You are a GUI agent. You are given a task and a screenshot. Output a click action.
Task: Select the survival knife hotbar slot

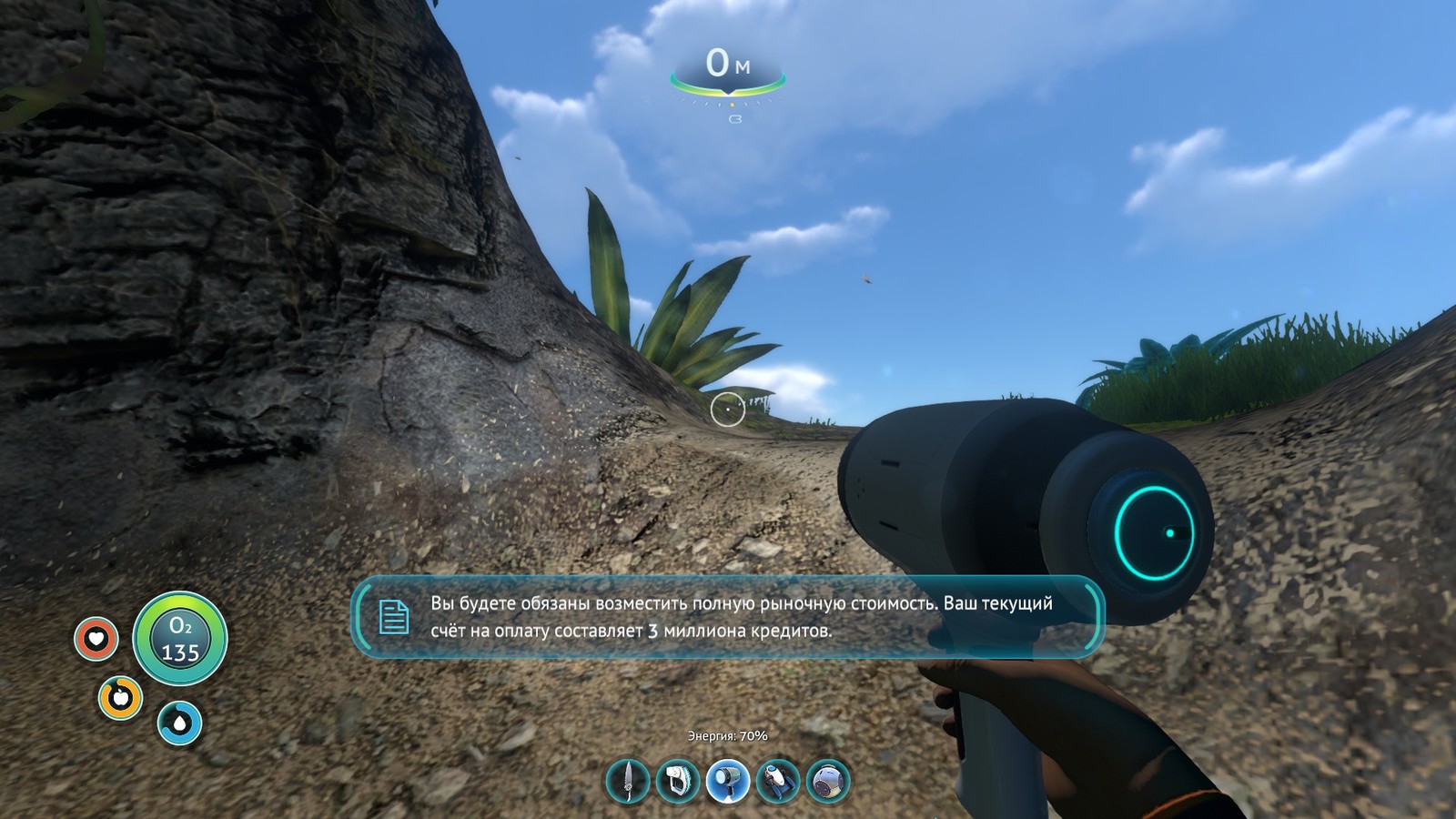(x=628, y=781)
